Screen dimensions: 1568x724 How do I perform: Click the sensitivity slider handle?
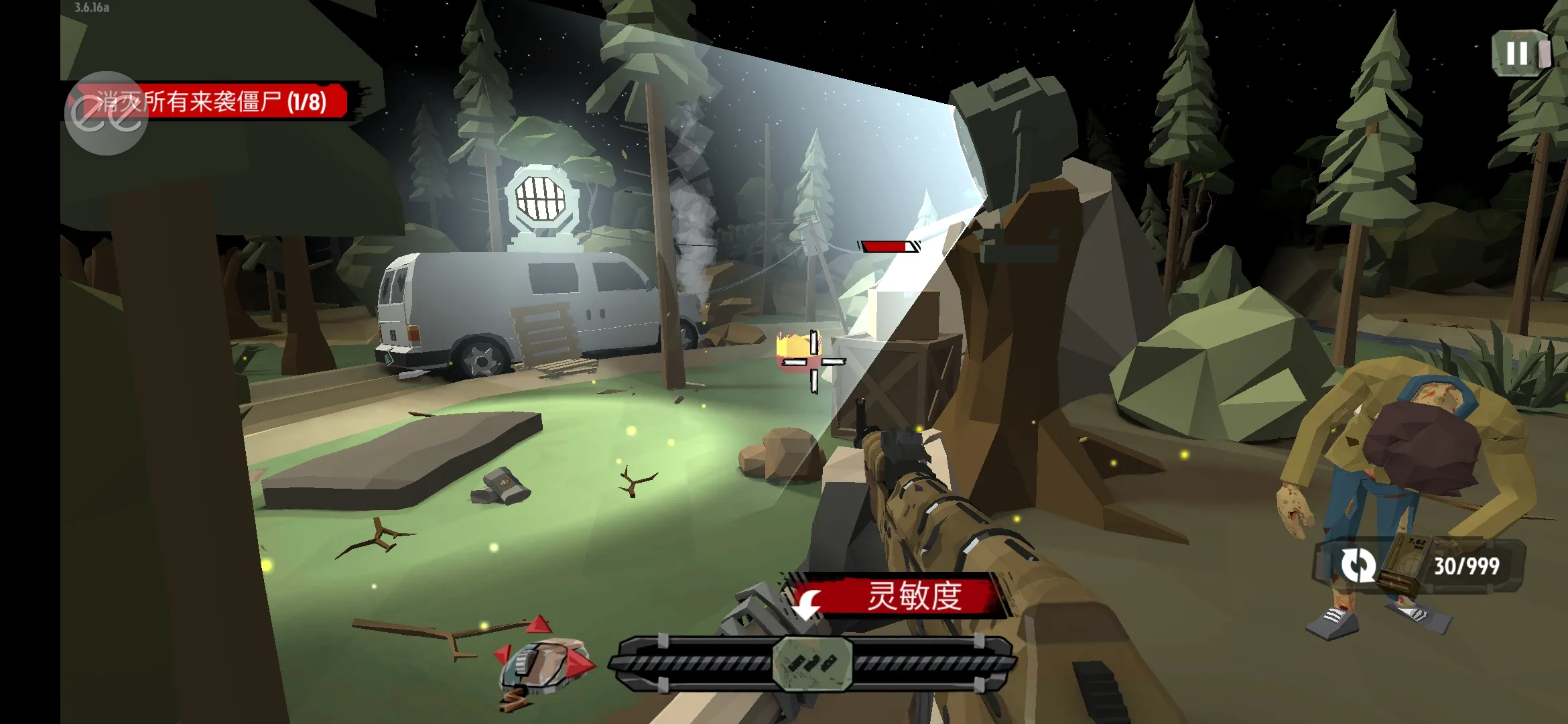pos(812,663)
